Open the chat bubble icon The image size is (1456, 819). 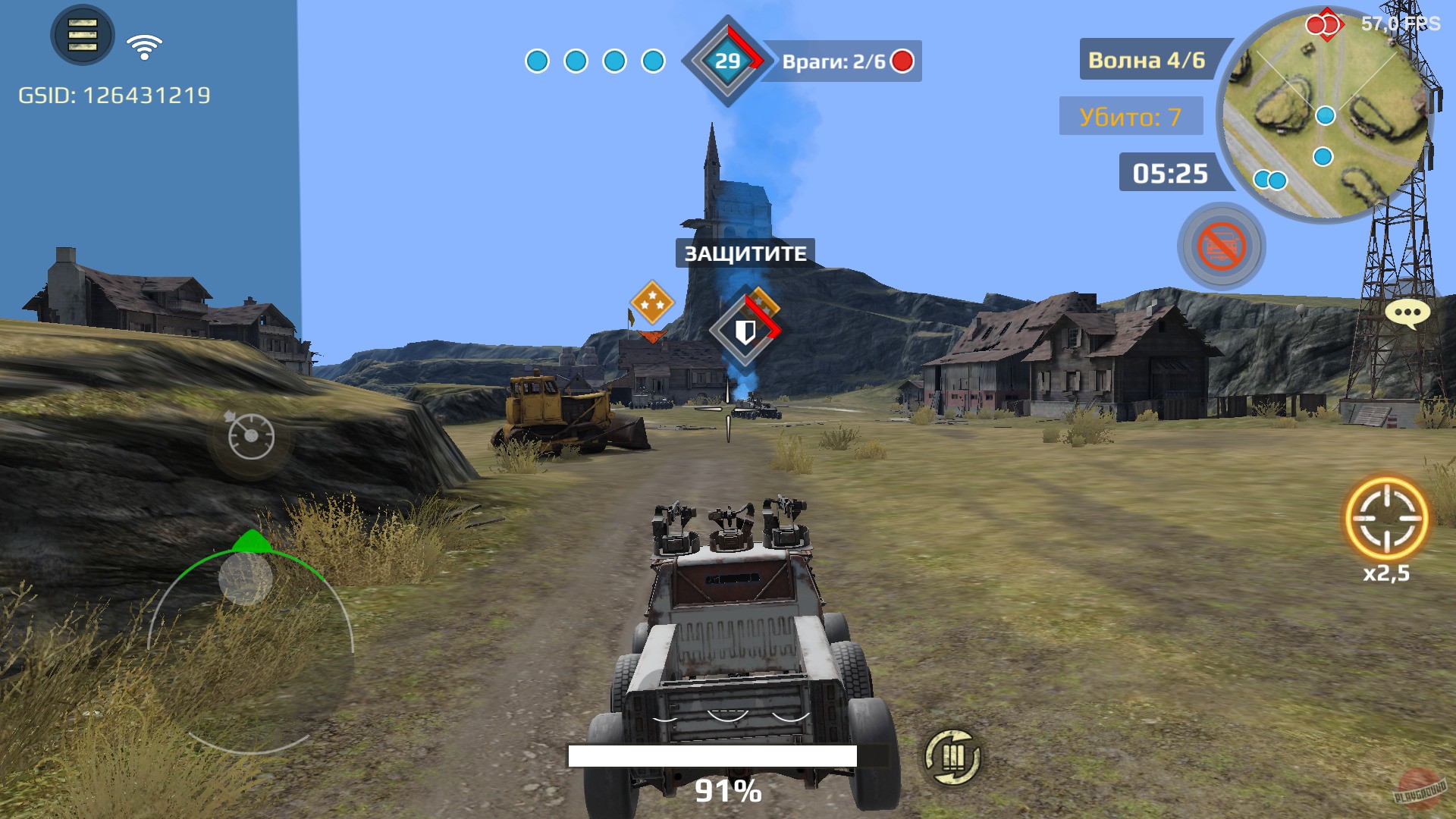1407,314
